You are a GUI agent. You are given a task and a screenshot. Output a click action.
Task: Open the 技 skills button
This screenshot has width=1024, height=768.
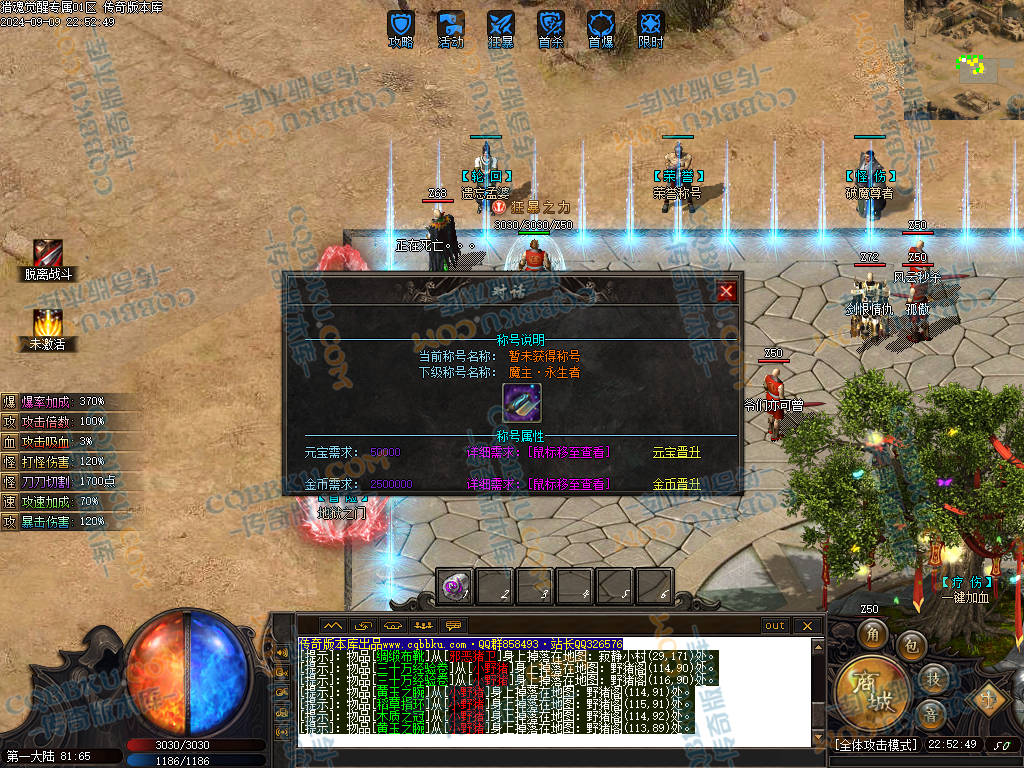coord(933,679)
